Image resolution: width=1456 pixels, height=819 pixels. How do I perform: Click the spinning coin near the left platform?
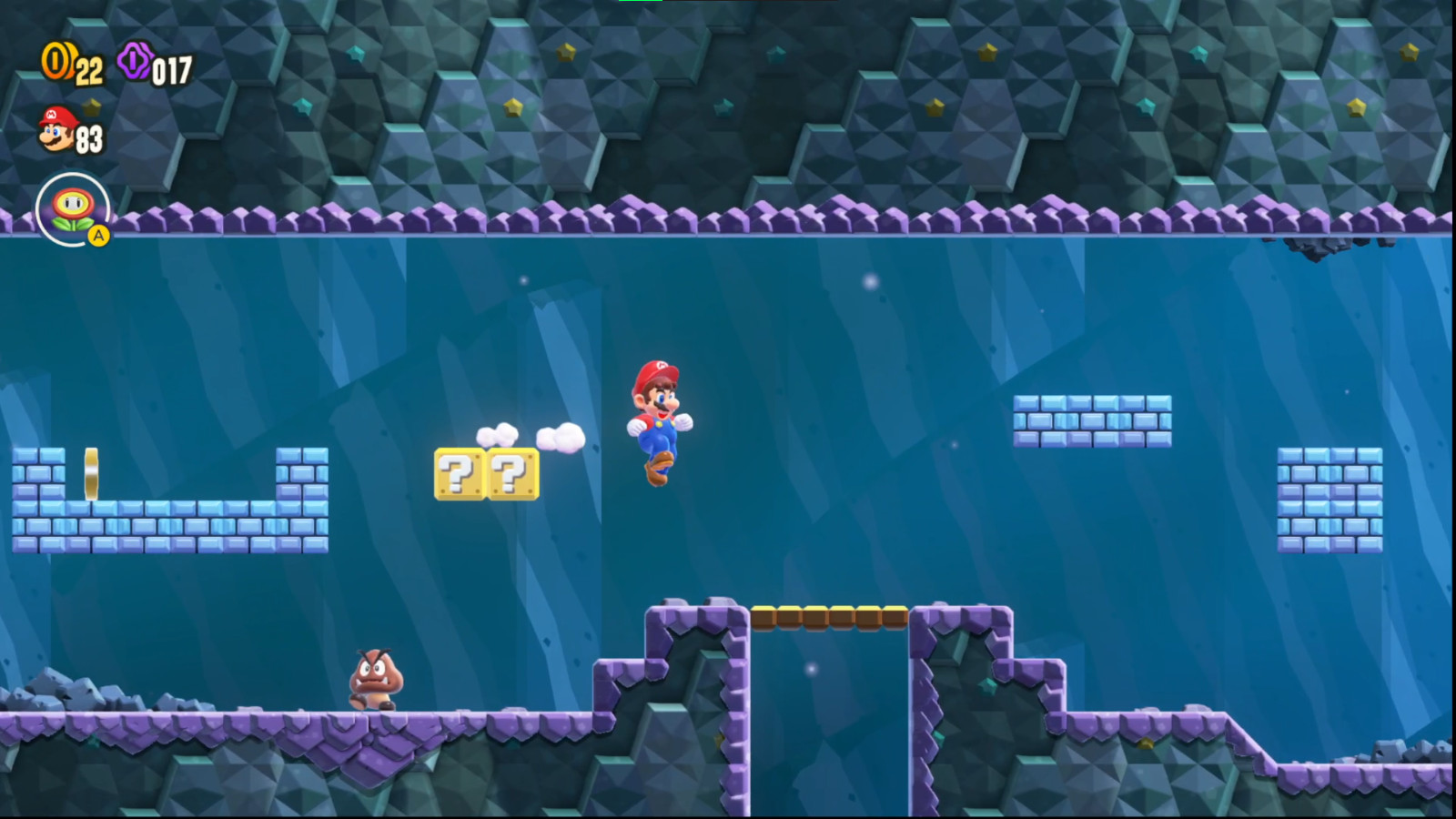pos(90,470)
